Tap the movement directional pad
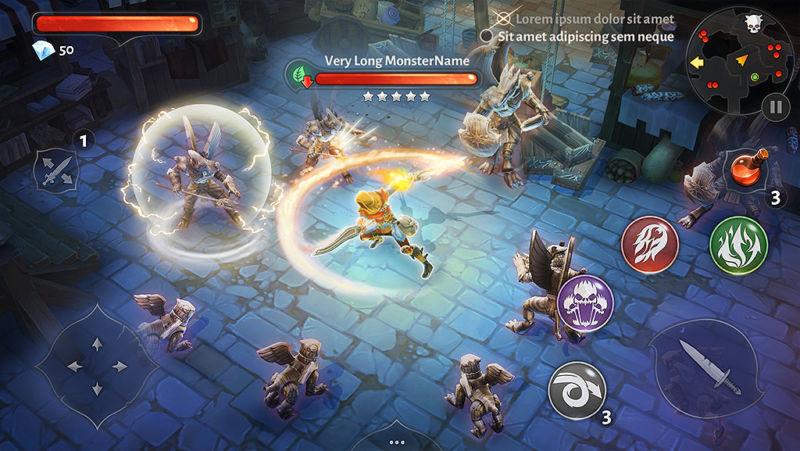The height and width of the screenshot is (451, 800). [x=96, y=366]
